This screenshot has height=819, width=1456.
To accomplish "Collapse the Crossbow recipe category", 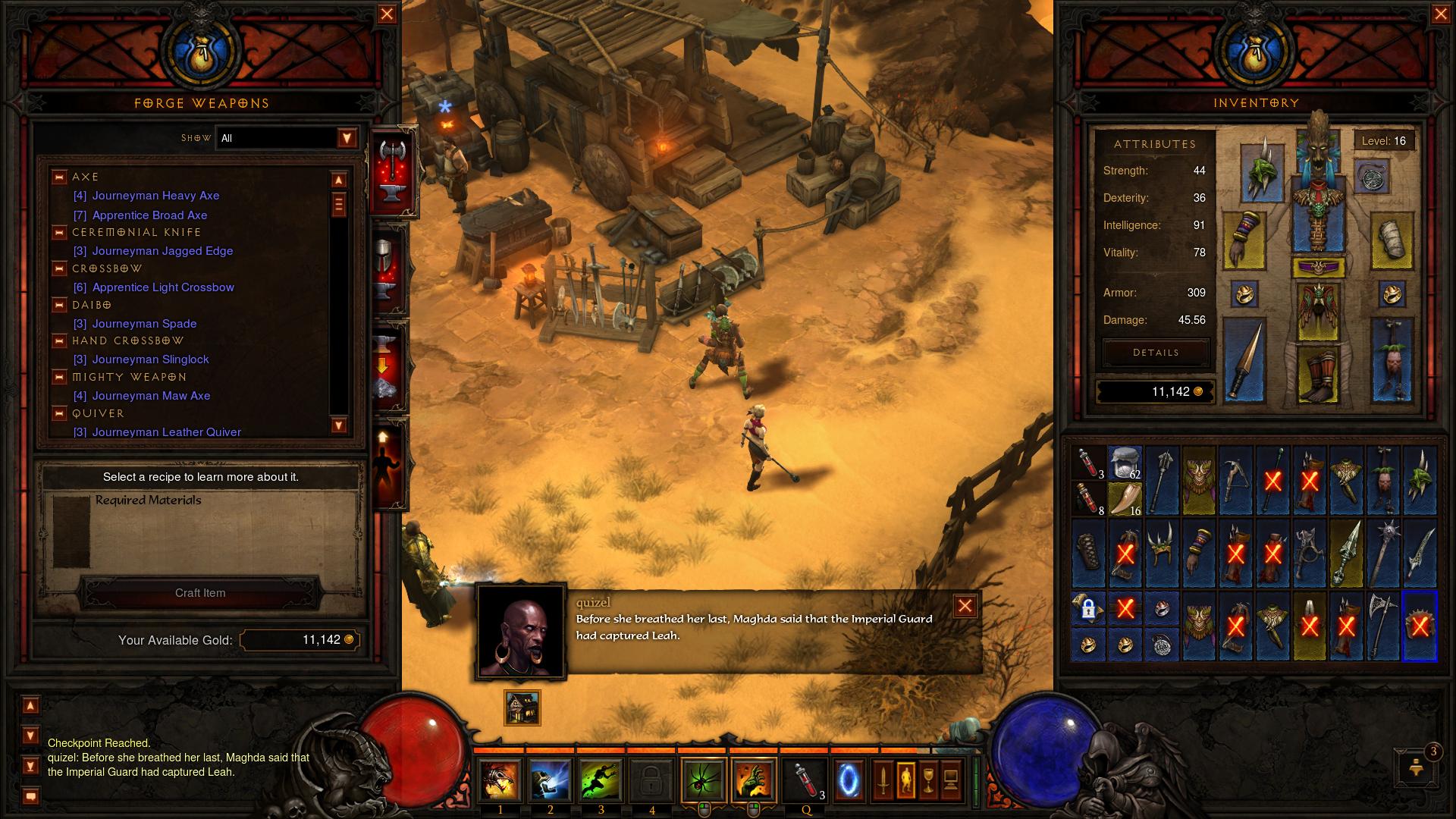I will pyautogui.click(x=59, y=269).
